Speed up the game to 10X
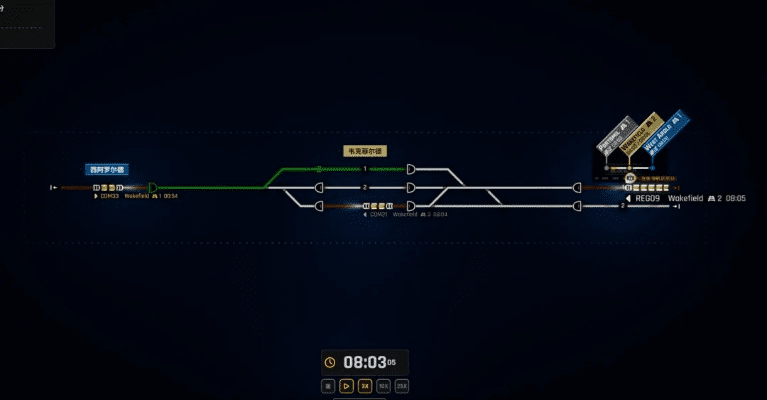Screen dimensions: 767x400 [383, 385]
